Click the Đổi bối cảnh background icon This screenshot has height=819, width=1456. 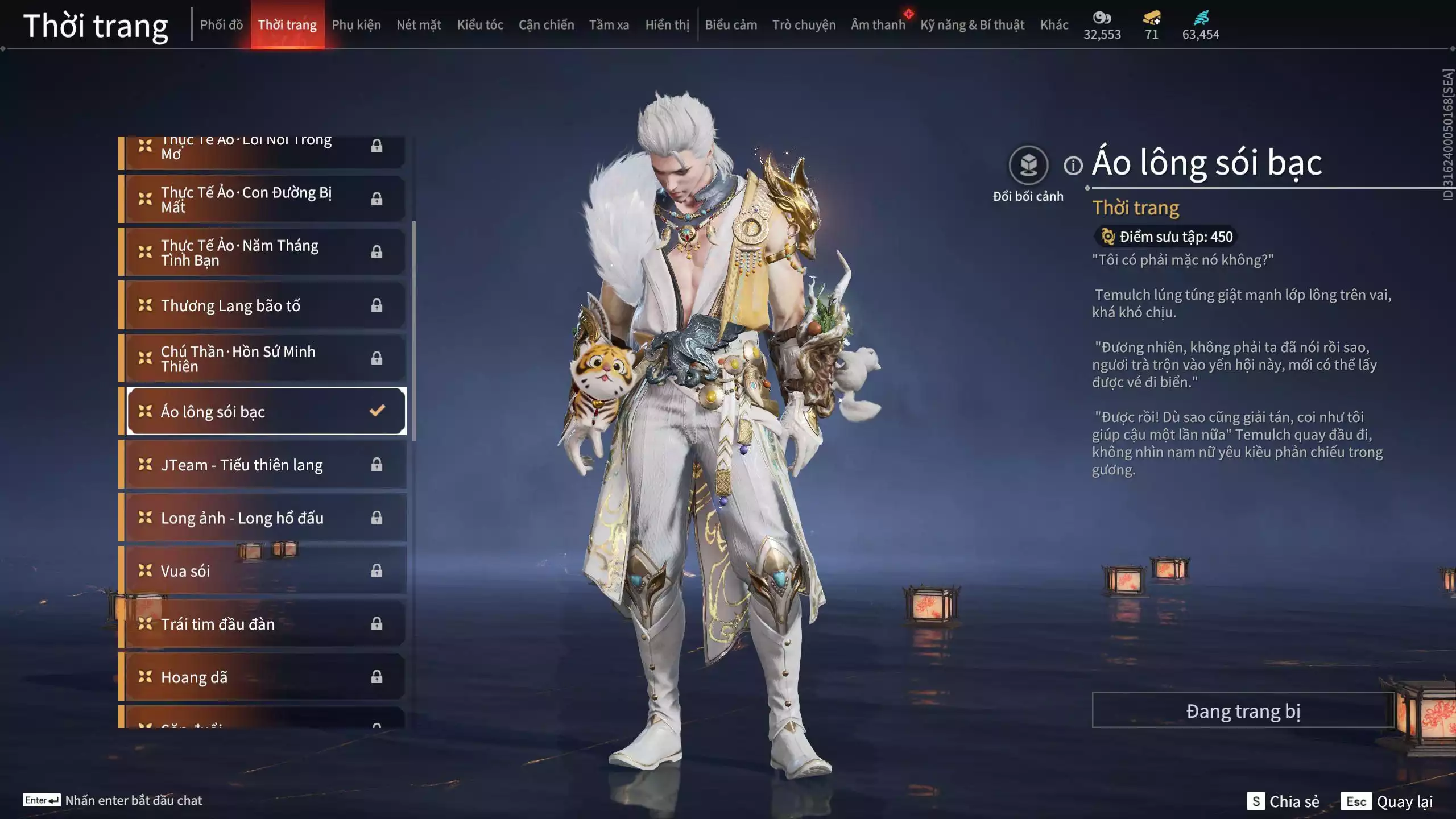[x=1028, y=166]
